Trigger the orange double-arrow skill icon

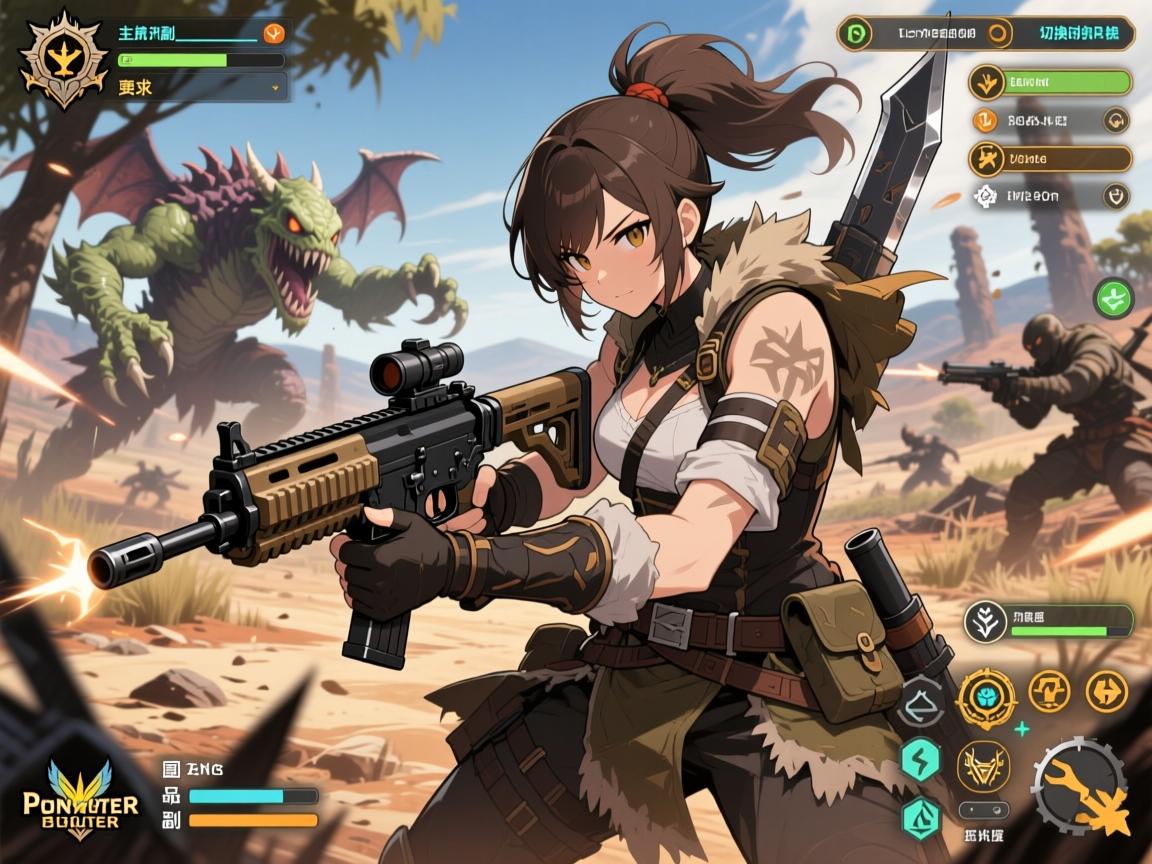[1106, 690]
